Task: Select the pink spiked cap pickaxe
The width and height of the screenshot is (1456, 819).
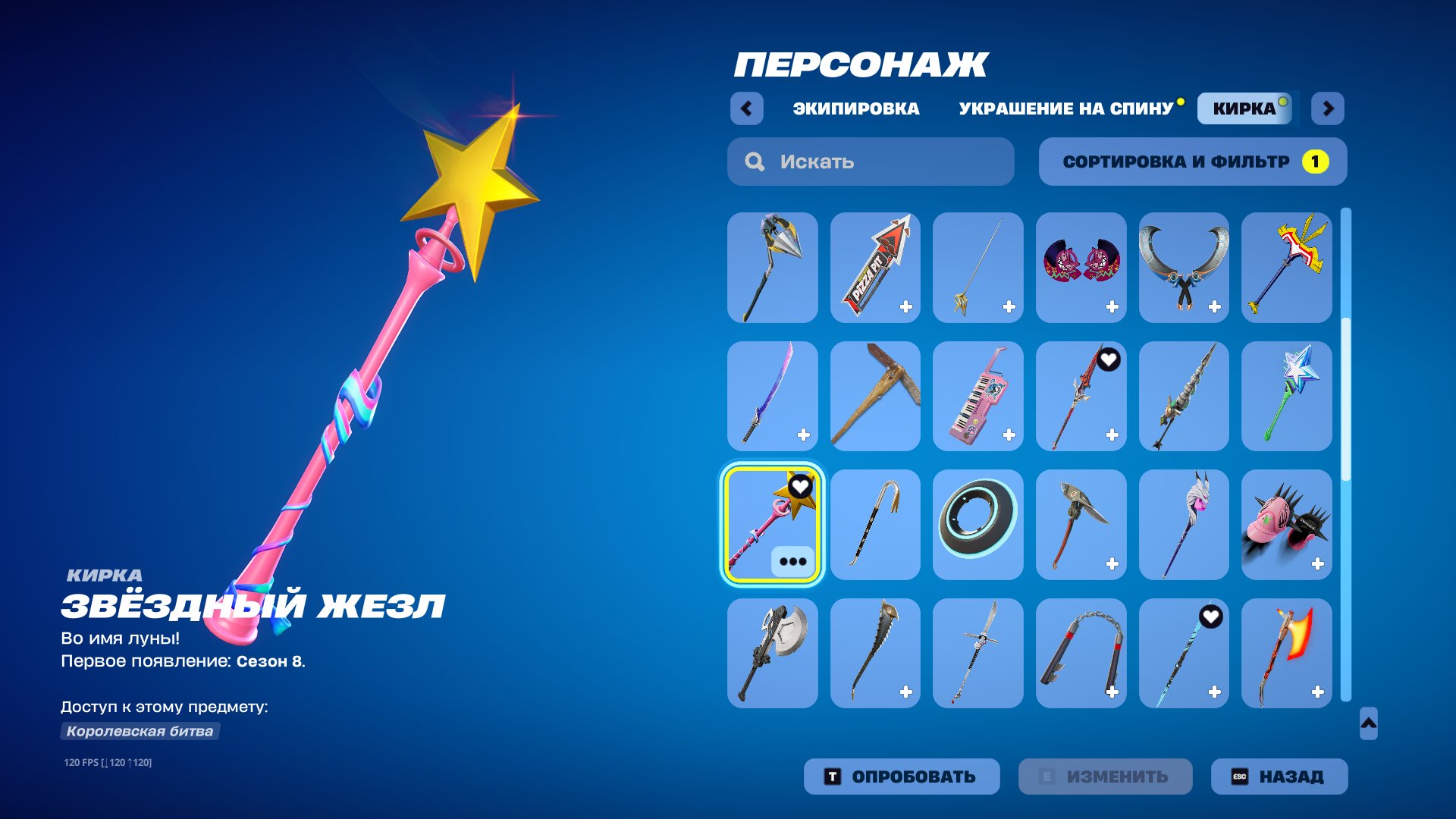Action: (1288, 523)
